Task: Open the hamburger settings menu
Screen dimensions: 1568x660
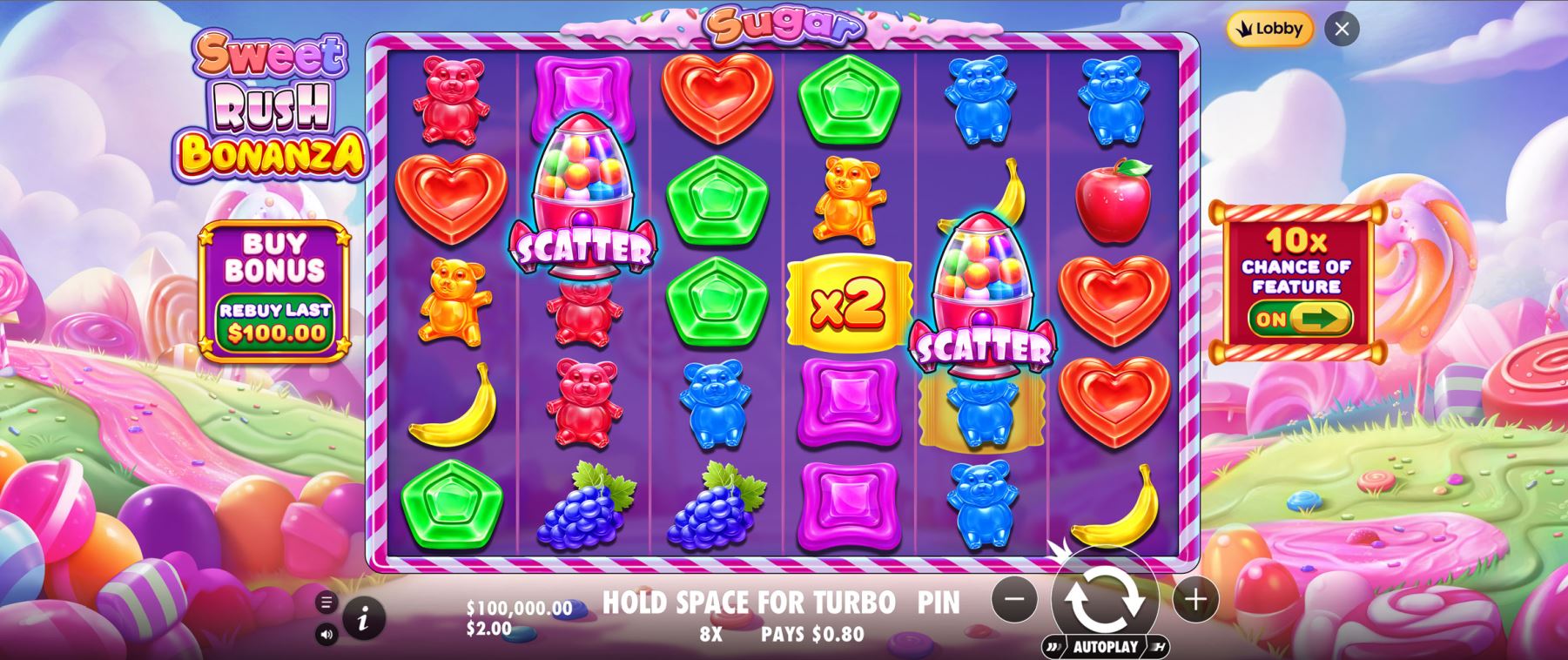Action: coord(326,601)
